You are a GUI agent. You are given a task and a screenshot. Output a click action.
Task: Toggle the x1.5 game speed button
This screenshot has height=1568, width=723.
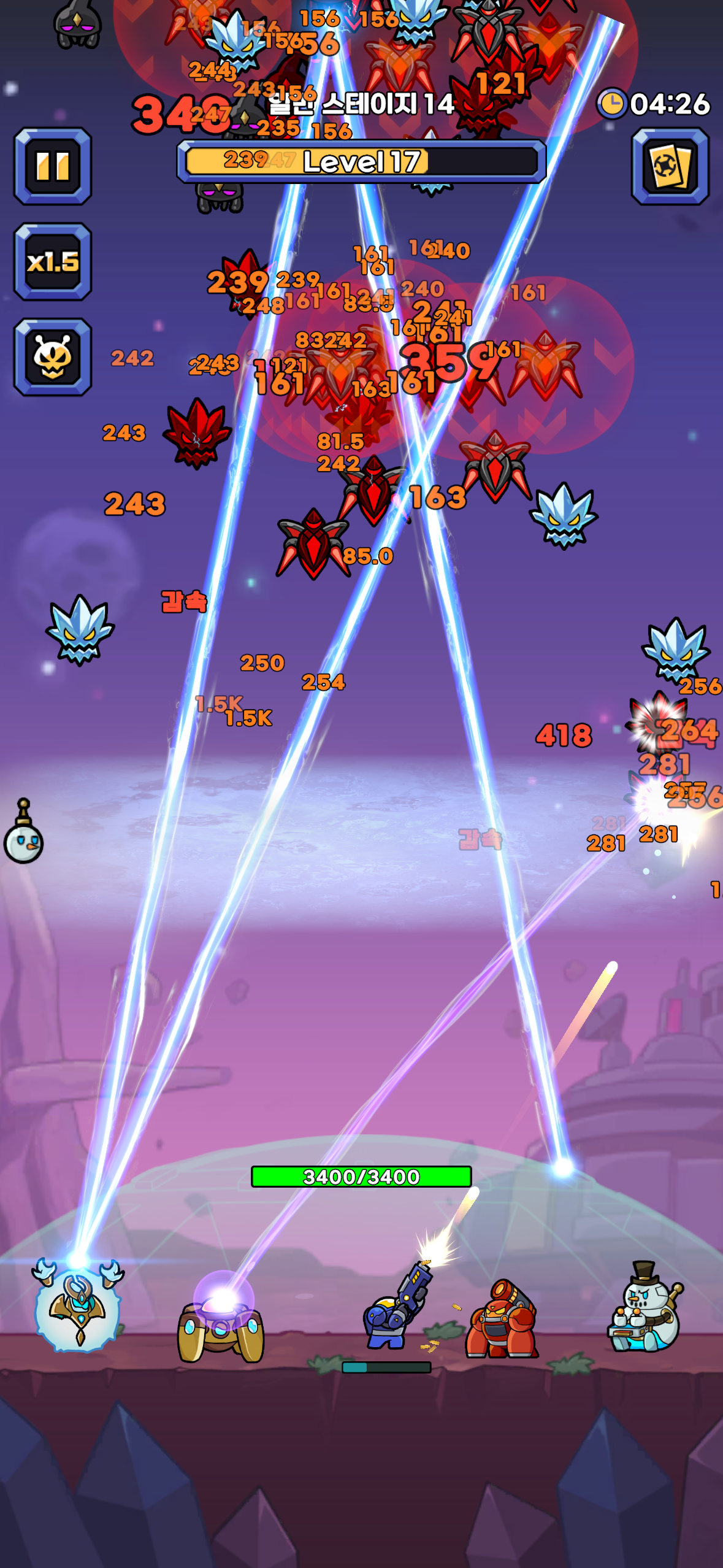pyautogui.click(x=53, y=262)
